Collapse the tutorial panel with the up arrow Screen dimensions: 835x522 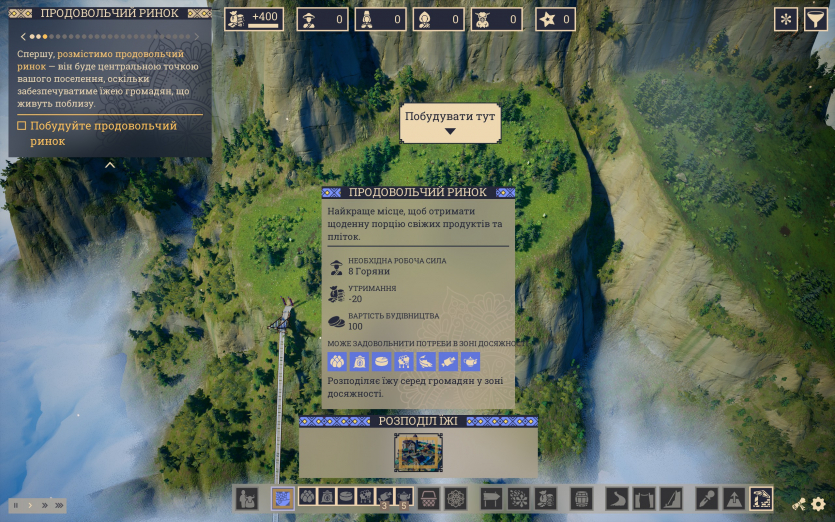click(x=110, y=165)
